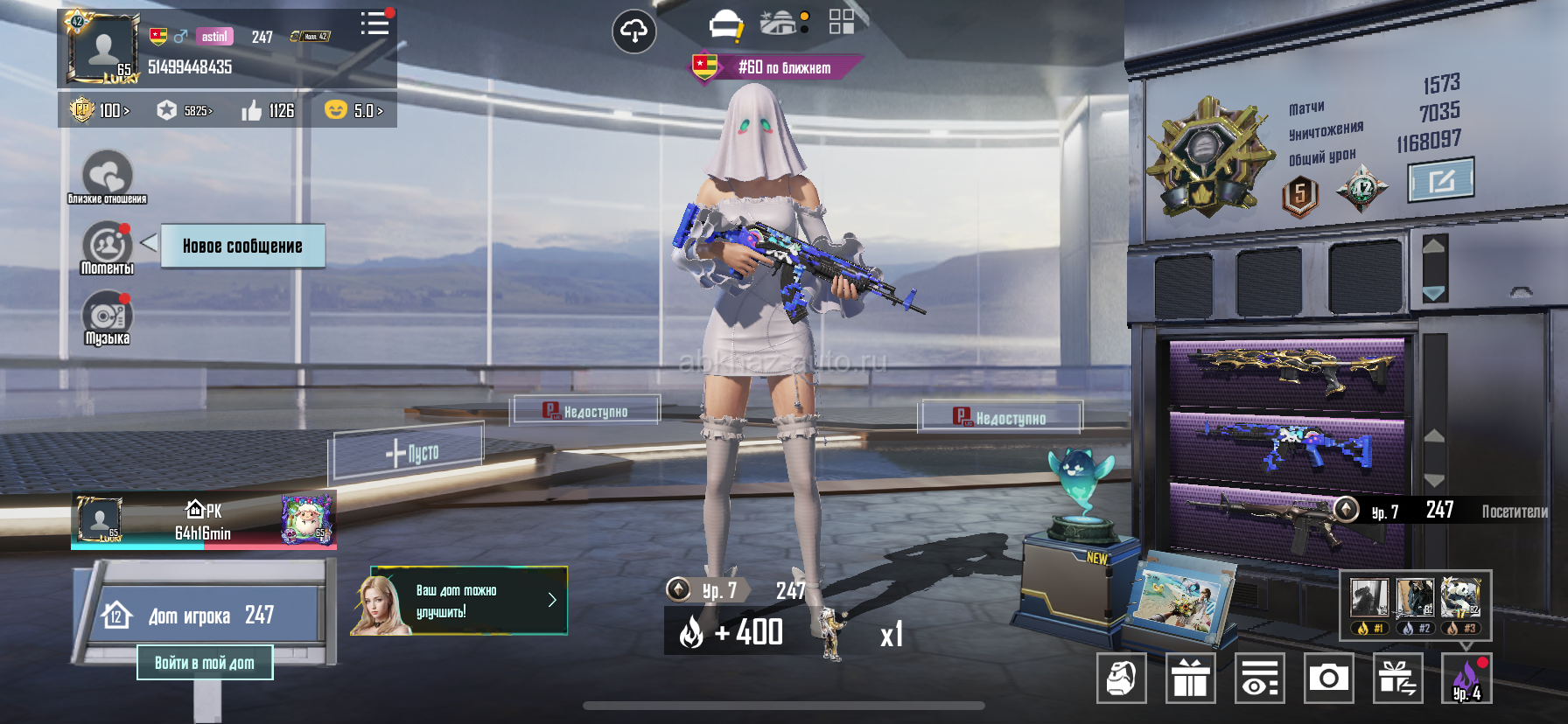The width and height of the screenshot is (1568, 724).
Task: Enter home via Войти в мой дом
Action: point(205,663)
